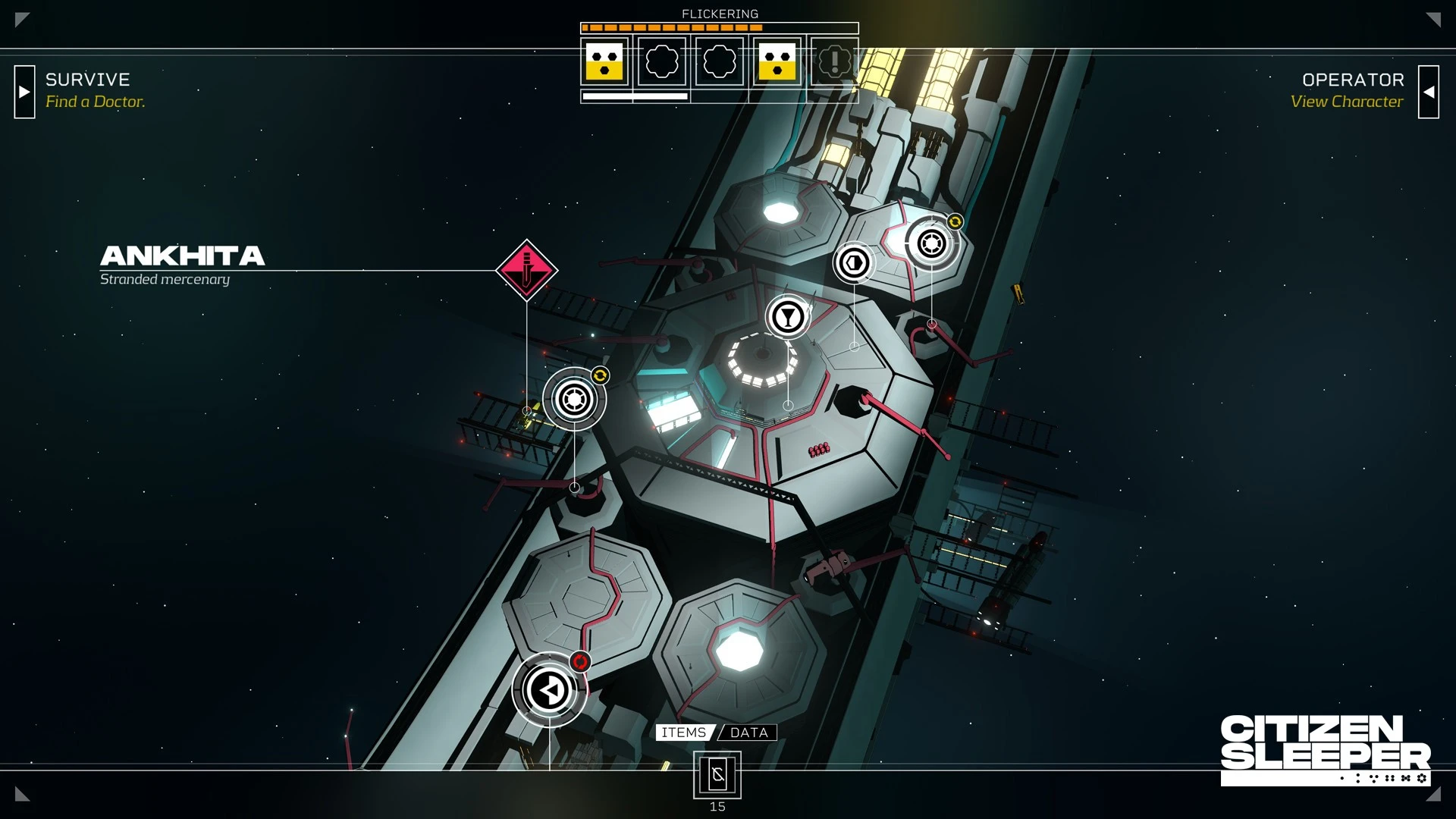Image resolution: width=1456 pixels, height=819 pixels.
Task: Open the OPERATOR View Character panel arrow
Action: pos(1428,92)
